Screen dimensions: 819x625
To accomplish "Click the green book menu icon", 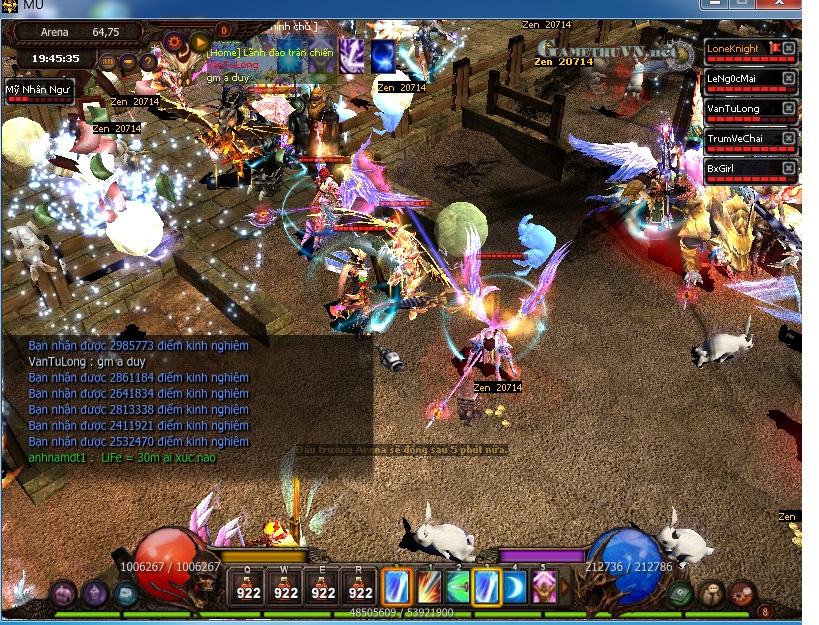I will click(x=679, y=592).
